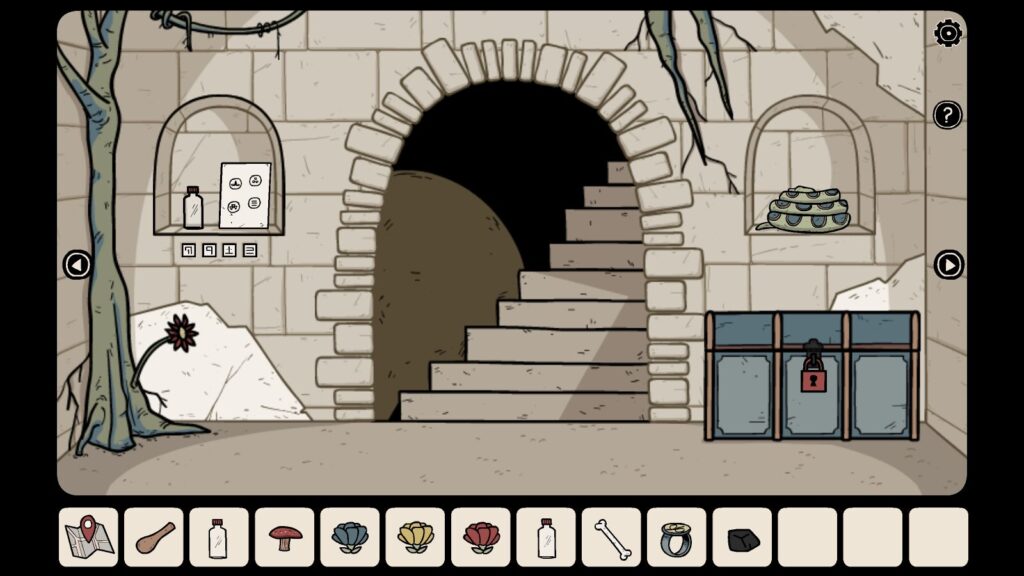Select the red flower item
The width and height of the screenshot is (1024, 576).
click(481, 537)
